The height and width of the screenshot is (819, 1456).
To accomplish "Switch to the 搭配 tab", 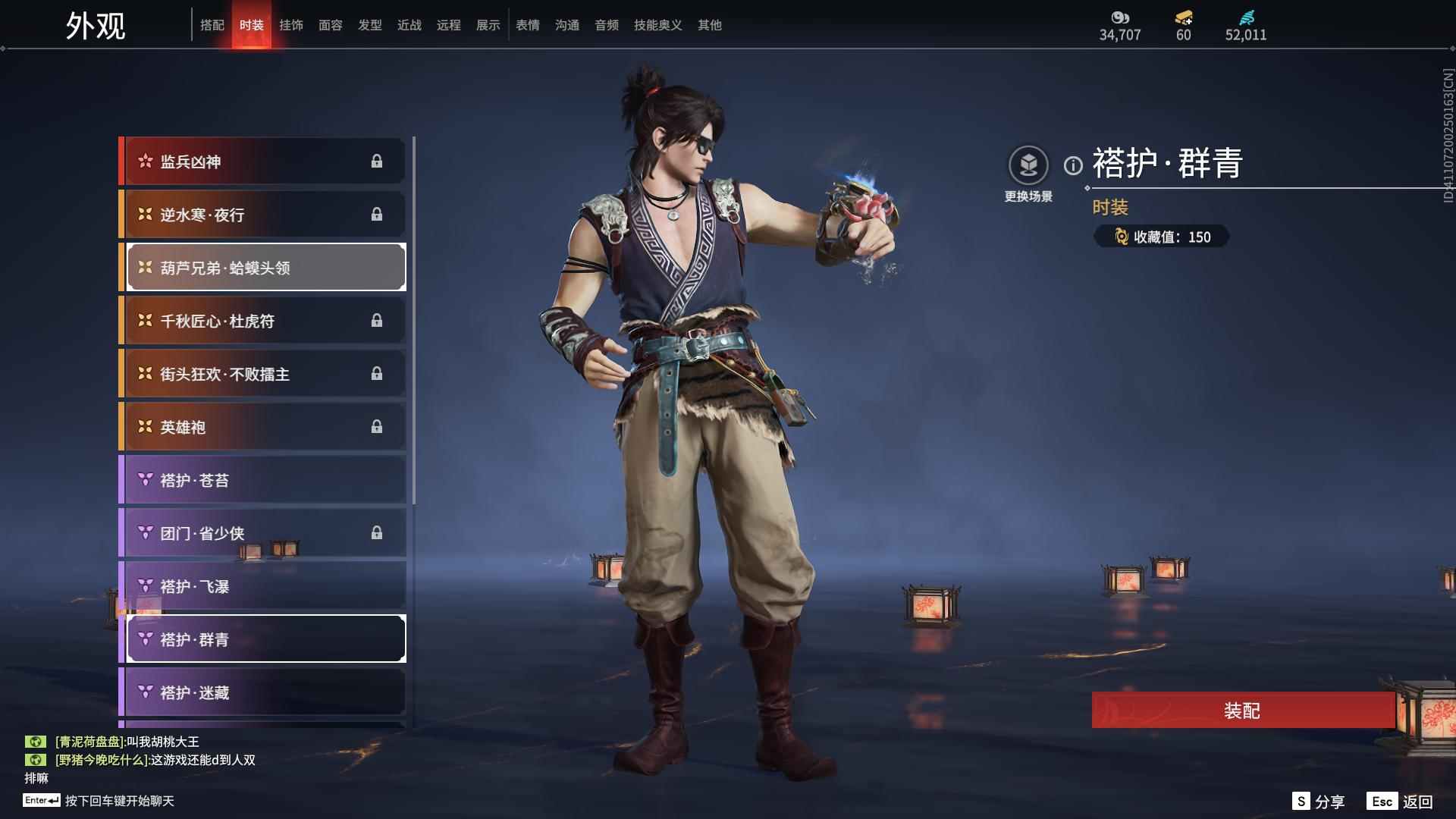I will tap(213, 24).
